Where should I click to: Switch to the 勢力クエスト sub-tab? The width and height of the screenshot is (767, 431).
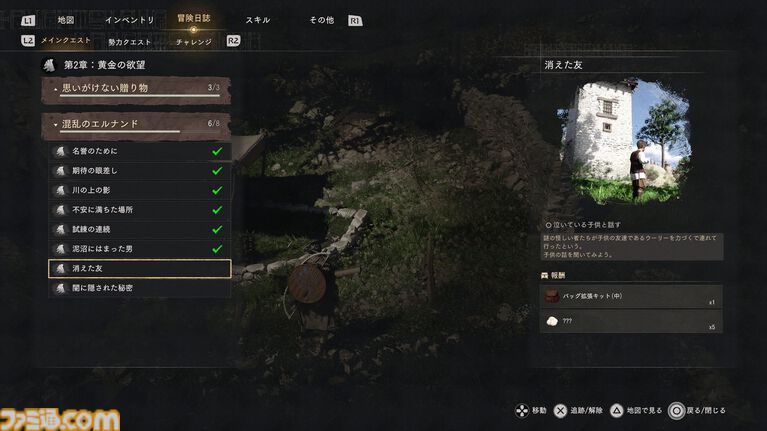pos(130,41)
